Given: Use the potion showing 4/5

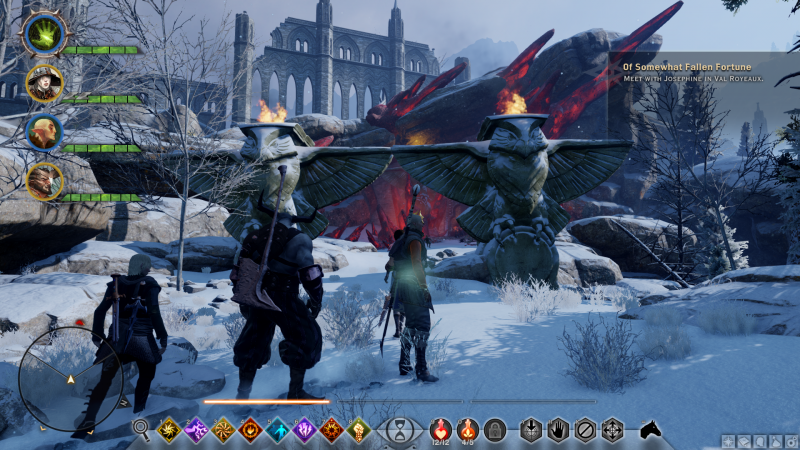Looking at the screenshot, I should coord(467,430).
